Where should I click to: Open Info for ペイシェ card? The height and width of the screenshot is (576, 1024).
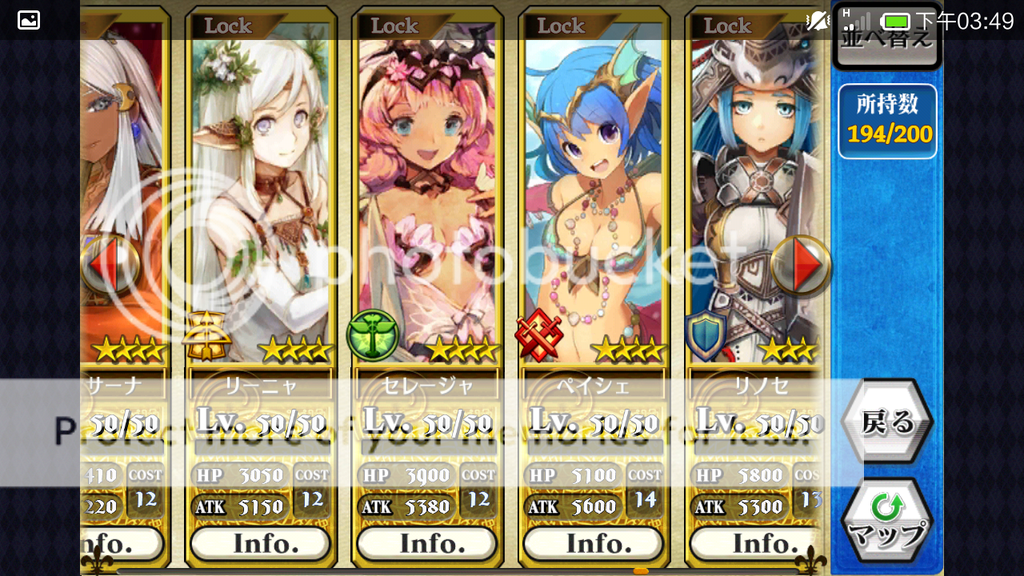(592, 543)
